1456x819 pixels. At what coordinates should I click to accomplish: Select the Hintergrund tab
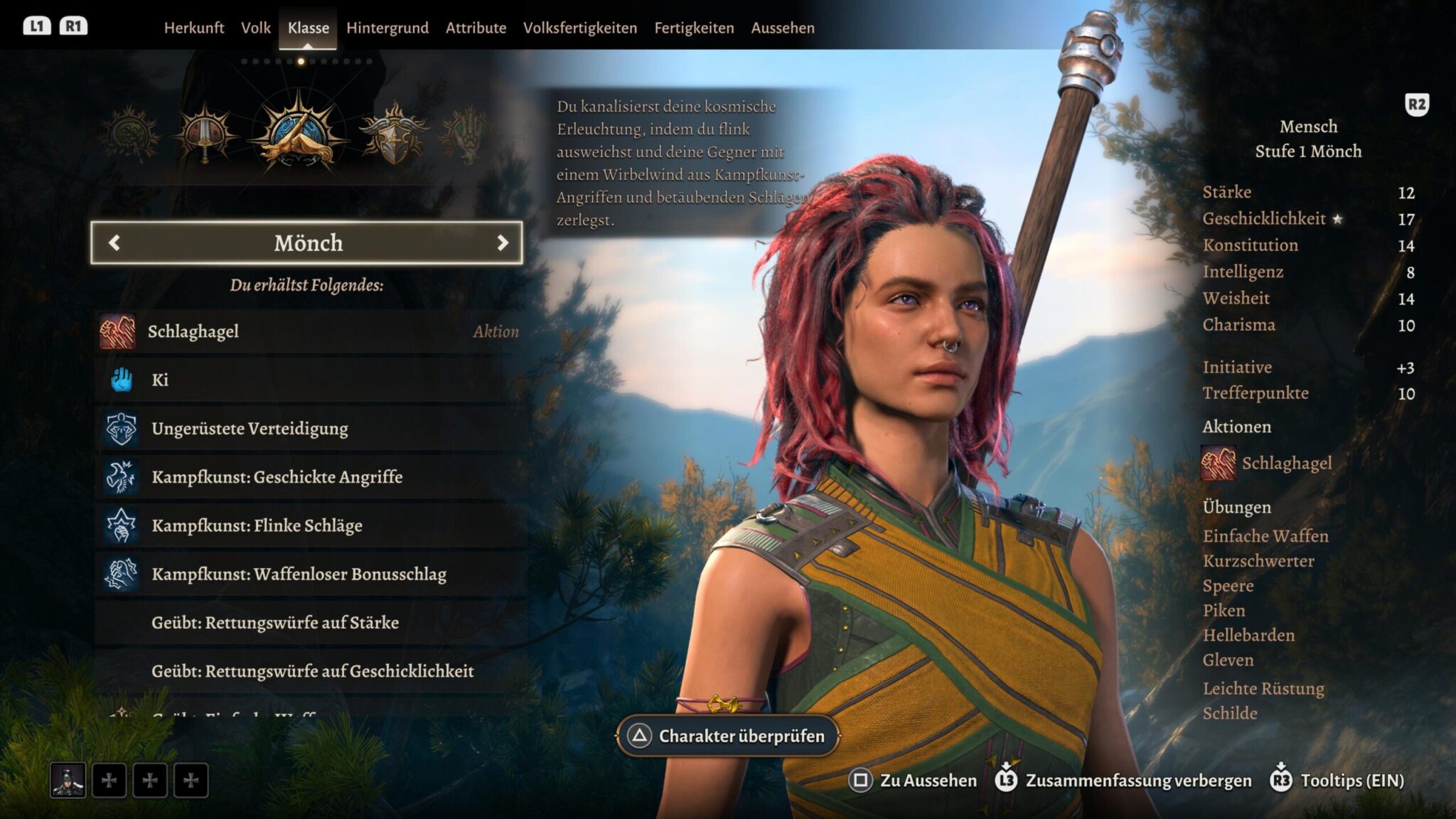click(387, 28)
